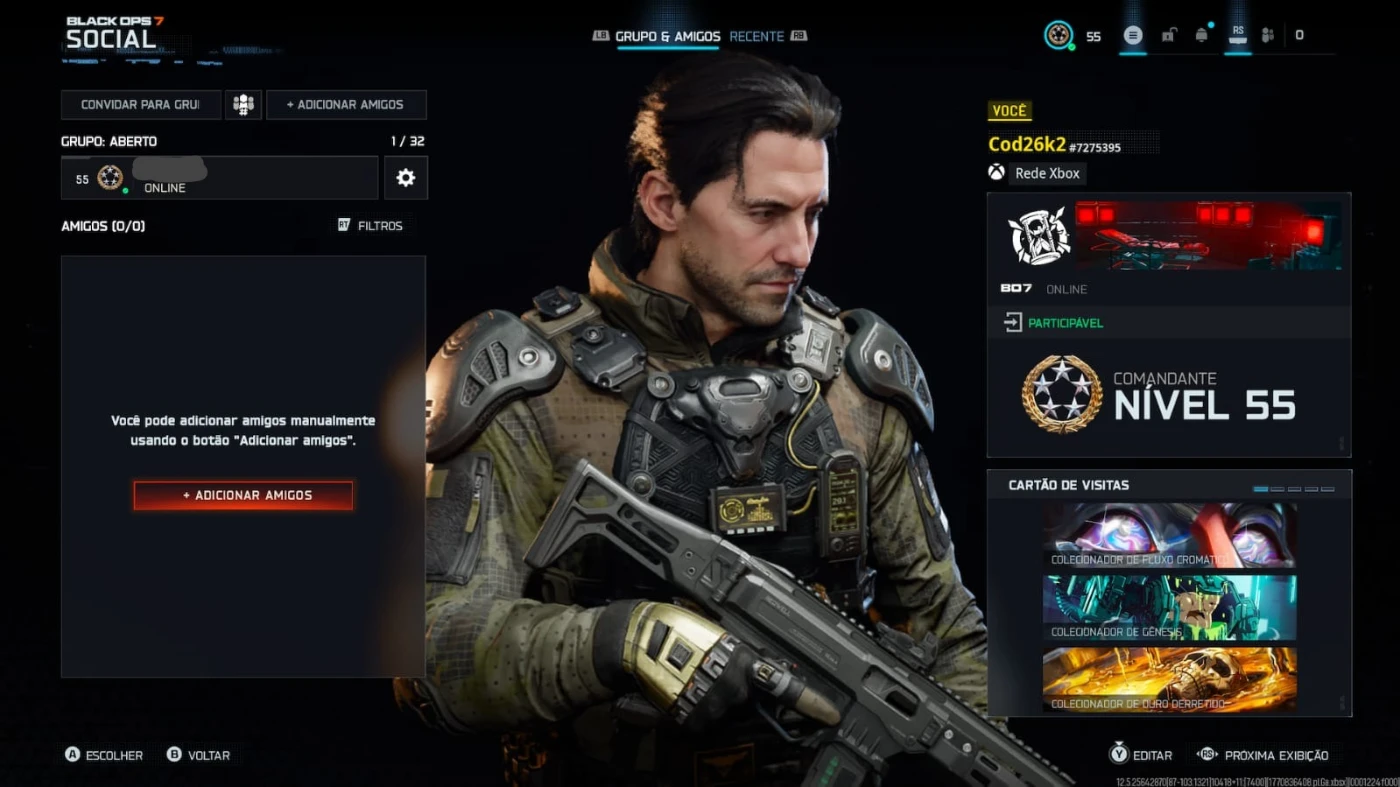The image size is (1400, 787).
Task: Select your level 55 online group member row
Action: pos(219,178)
